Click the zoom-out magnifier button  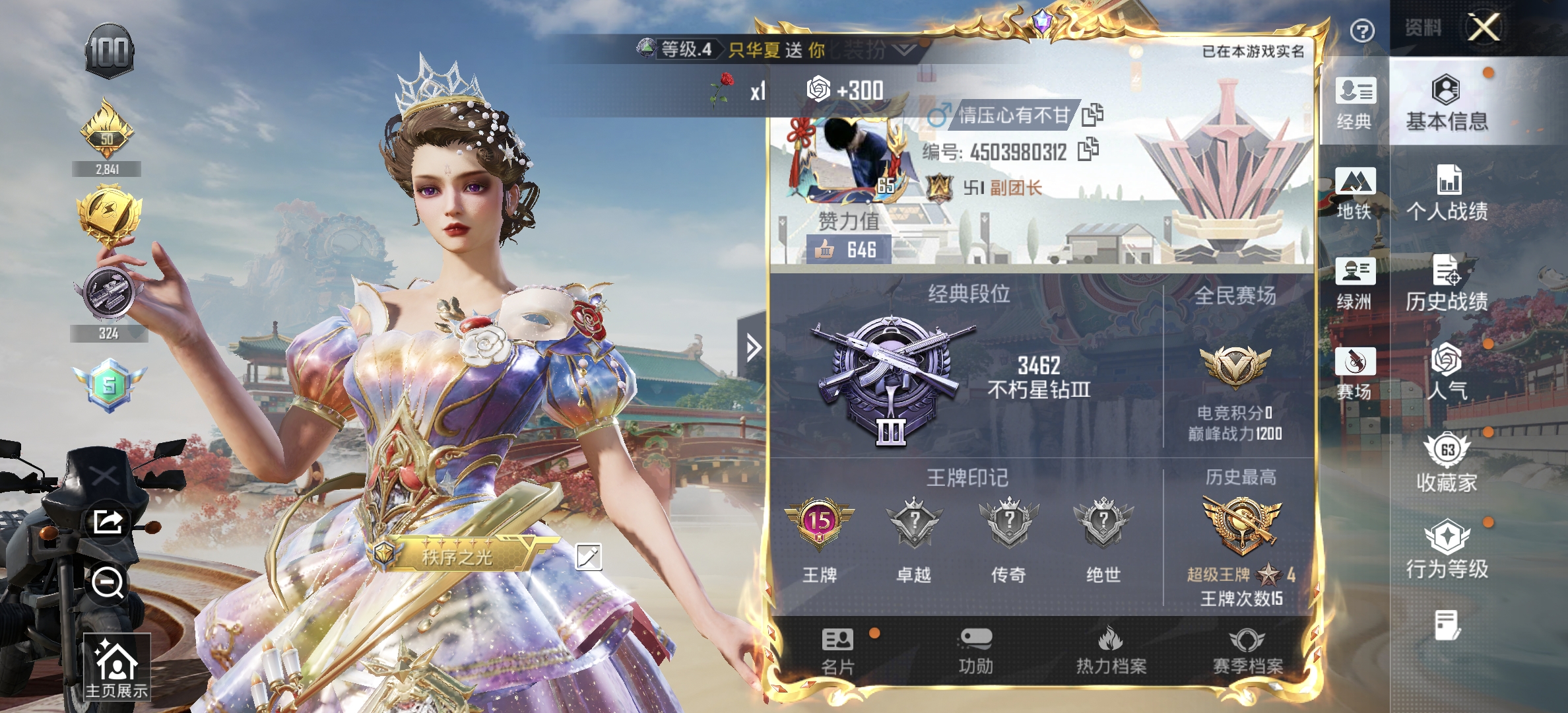[x=108, y=582]
